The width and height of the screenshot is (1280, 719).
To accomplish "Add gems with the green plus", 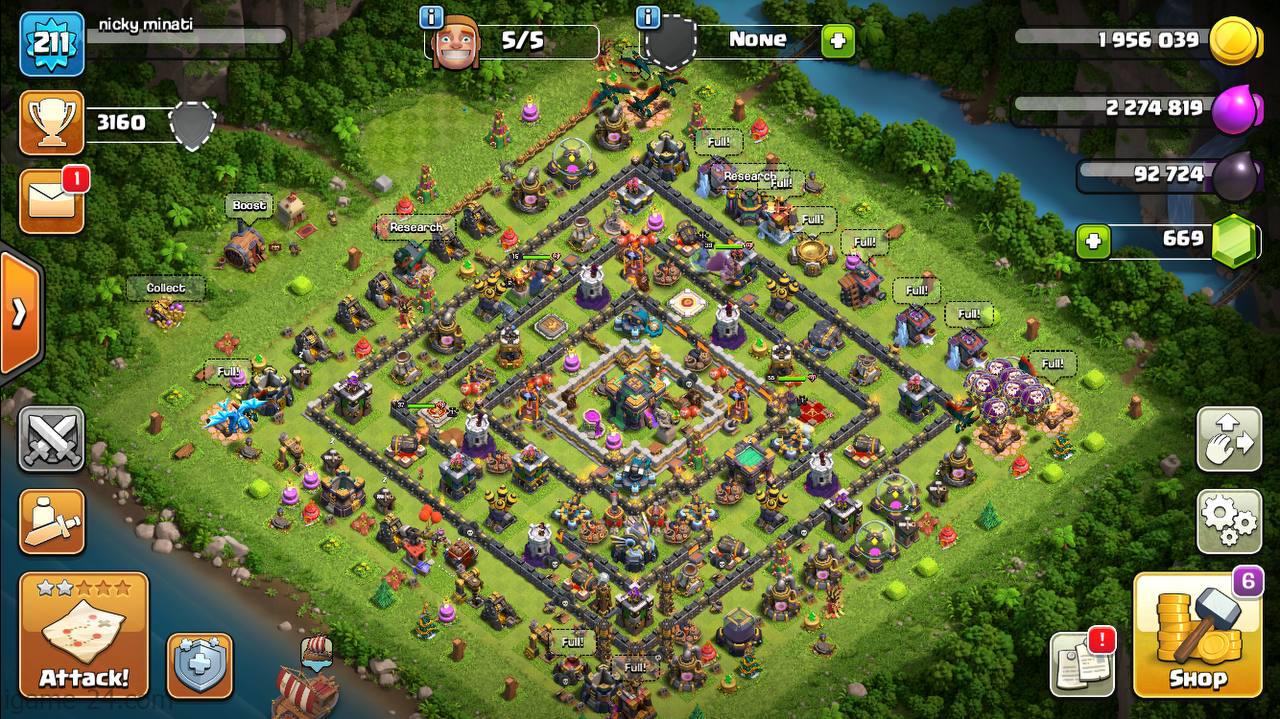I will pos(1094,241).
